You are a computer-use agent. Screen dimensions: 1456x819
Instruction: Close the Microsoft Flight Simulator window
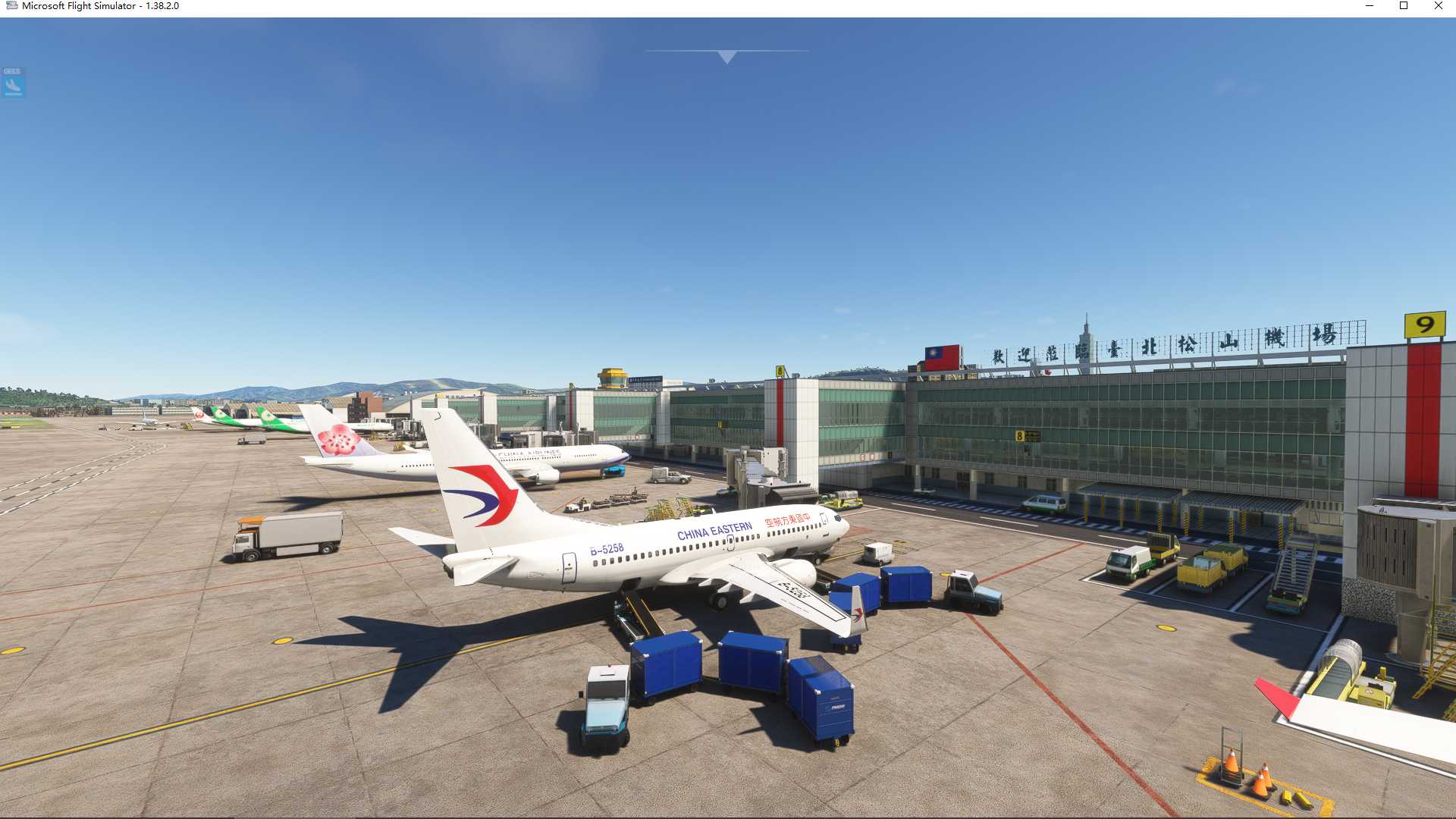pyautogui.click(x=1438, y=6)
